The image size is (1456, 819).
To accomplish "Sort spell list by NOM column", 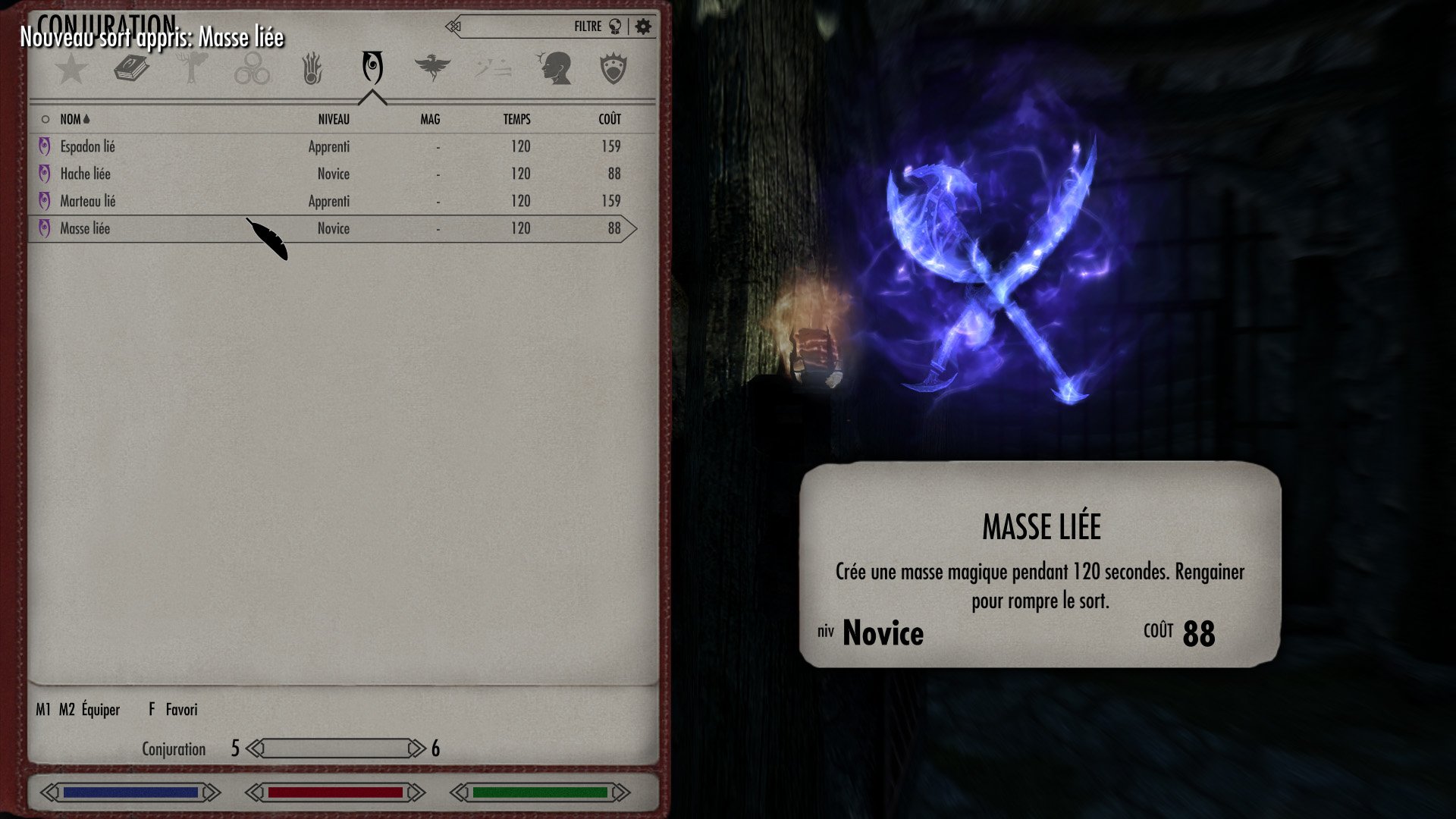I will point(71,119).
